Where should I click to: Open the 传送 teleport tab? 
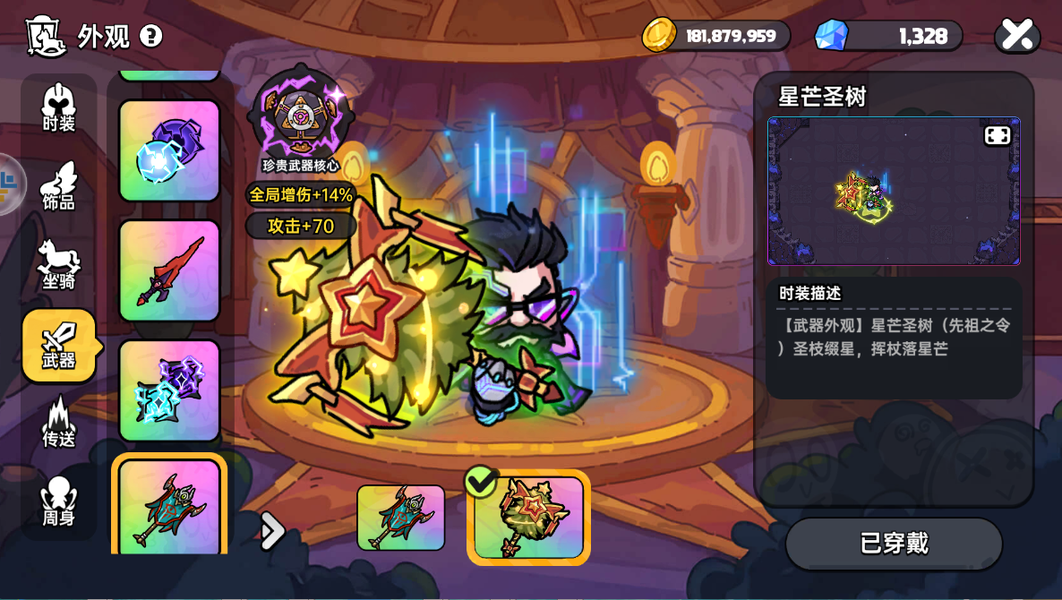click(59, 423)
